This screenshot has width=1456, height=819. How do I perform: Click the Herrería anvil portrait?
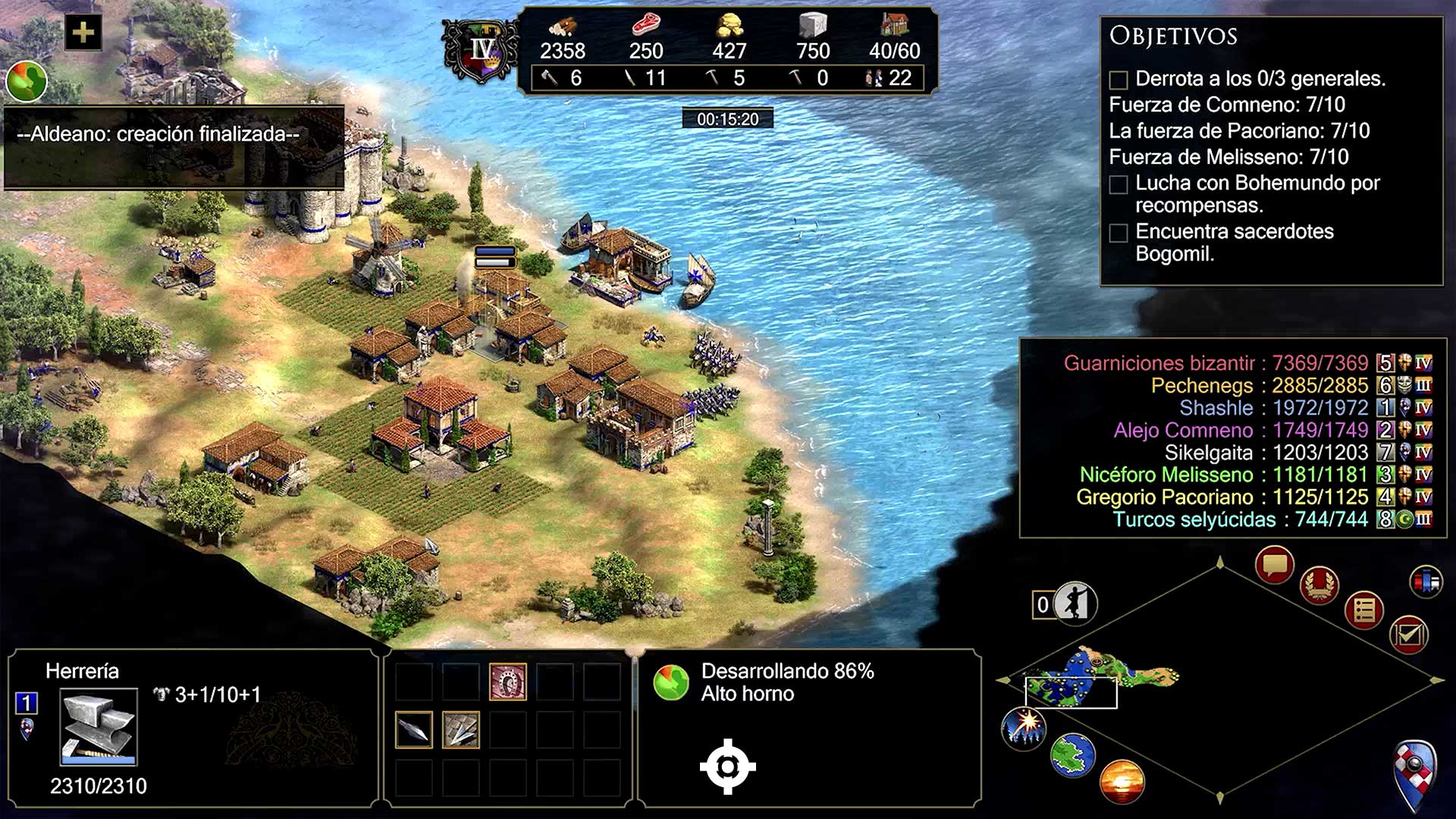(x=99, y=726)
